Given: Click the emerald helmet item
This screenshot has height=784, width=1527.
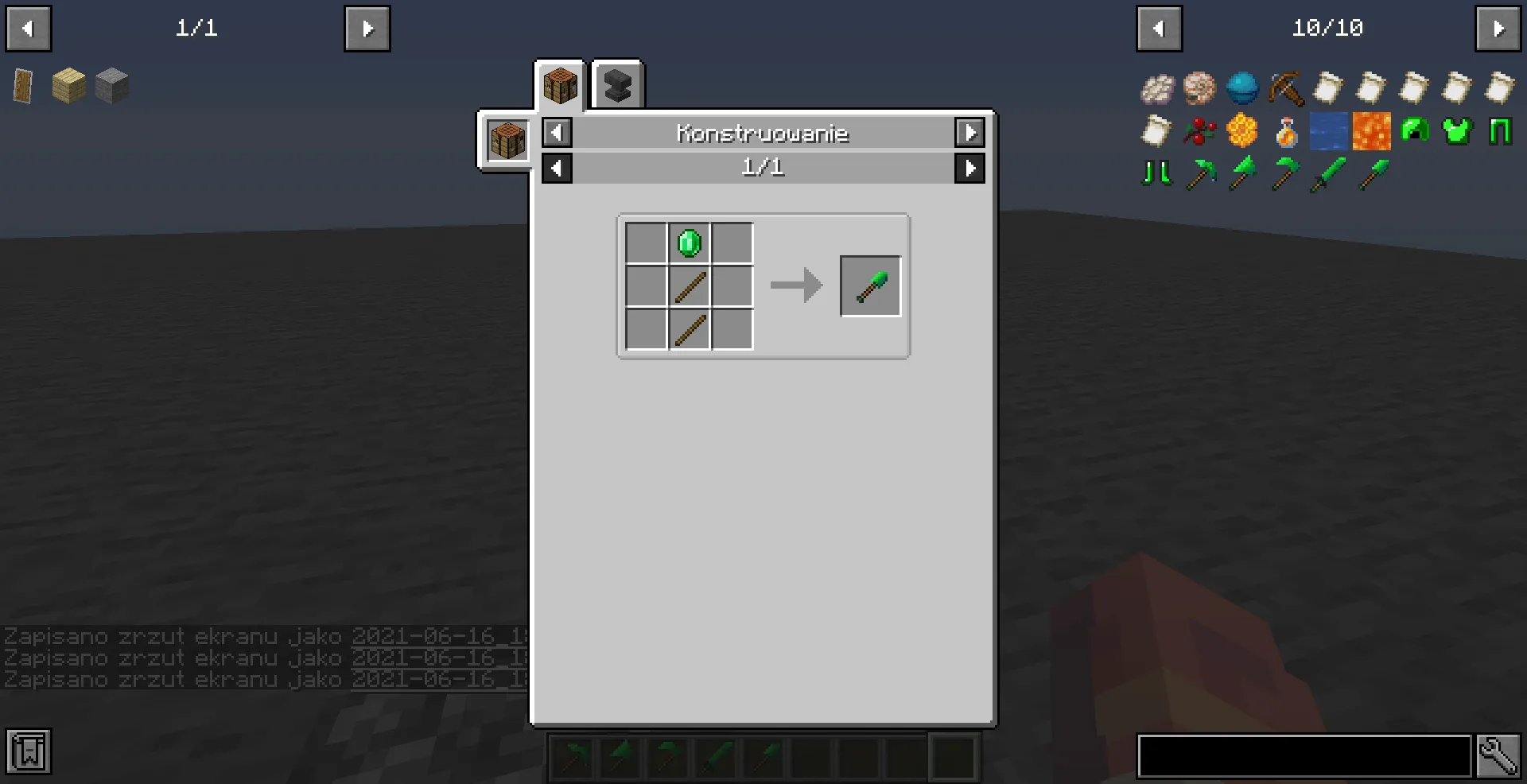Looking at the screenshot, I should tap(1414, 131).
